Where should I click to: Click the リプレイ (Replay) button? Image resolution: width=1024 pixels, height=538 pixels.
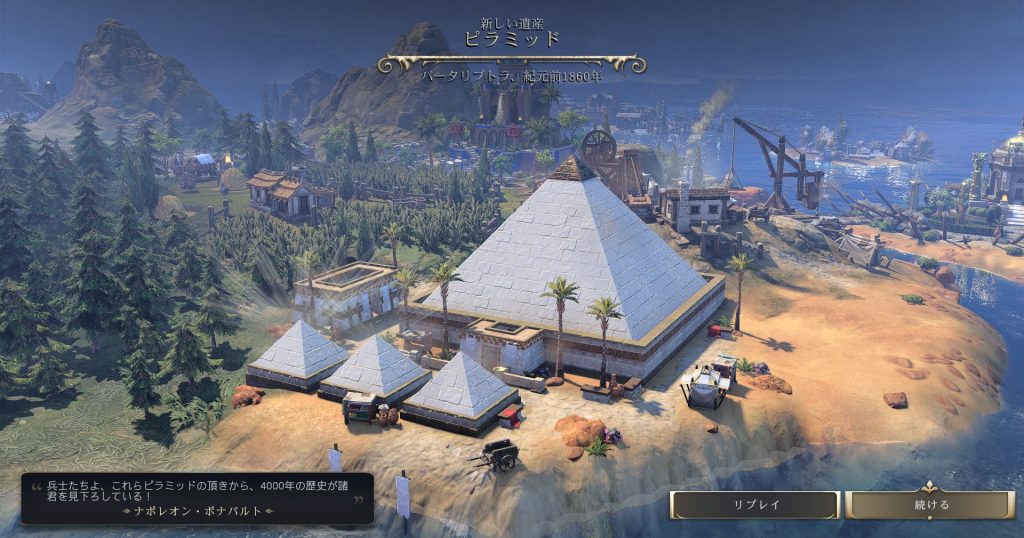click(754, 505)
